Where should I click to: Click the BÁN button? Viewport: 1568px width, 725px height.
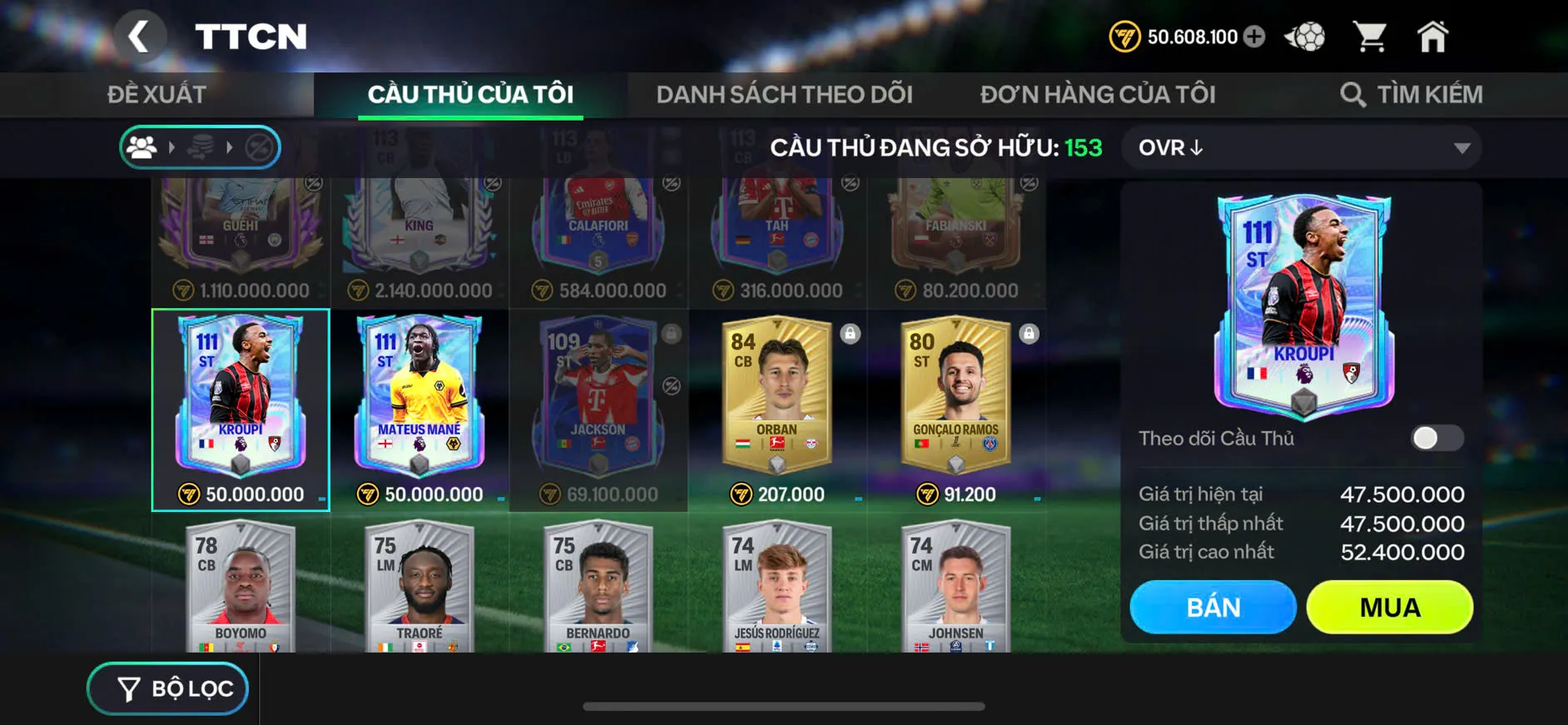[1212, 607]
